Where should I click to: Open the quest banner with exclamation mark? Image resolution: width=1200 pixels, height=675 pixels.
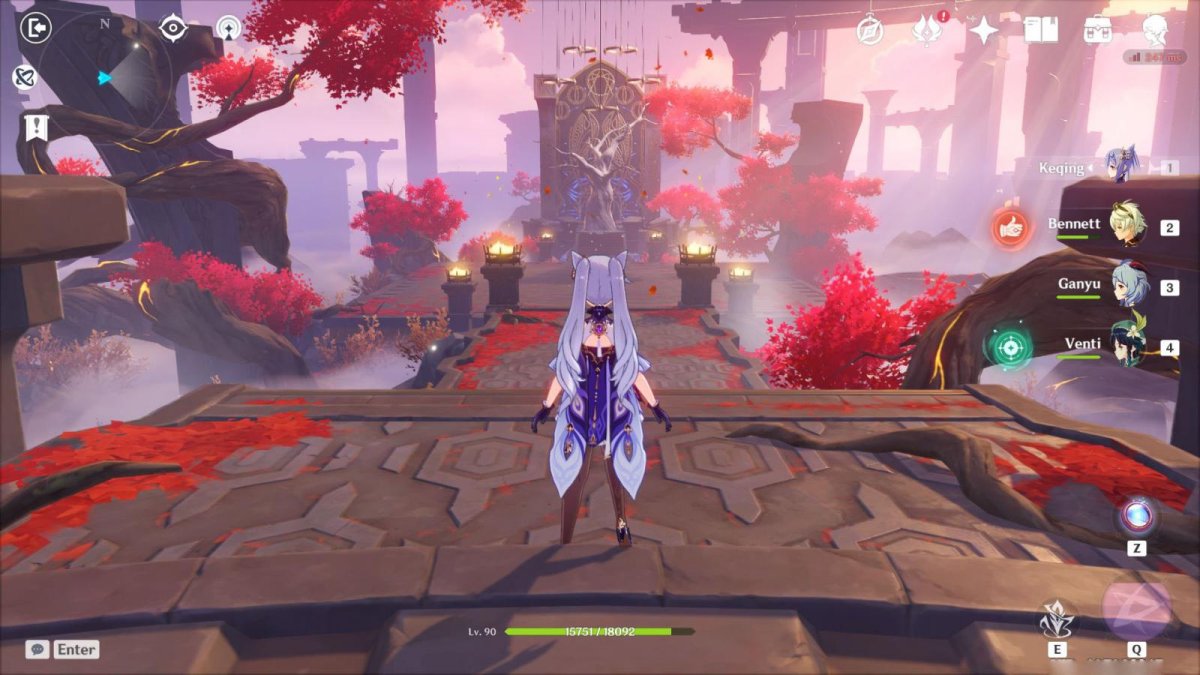coord(35,127)
